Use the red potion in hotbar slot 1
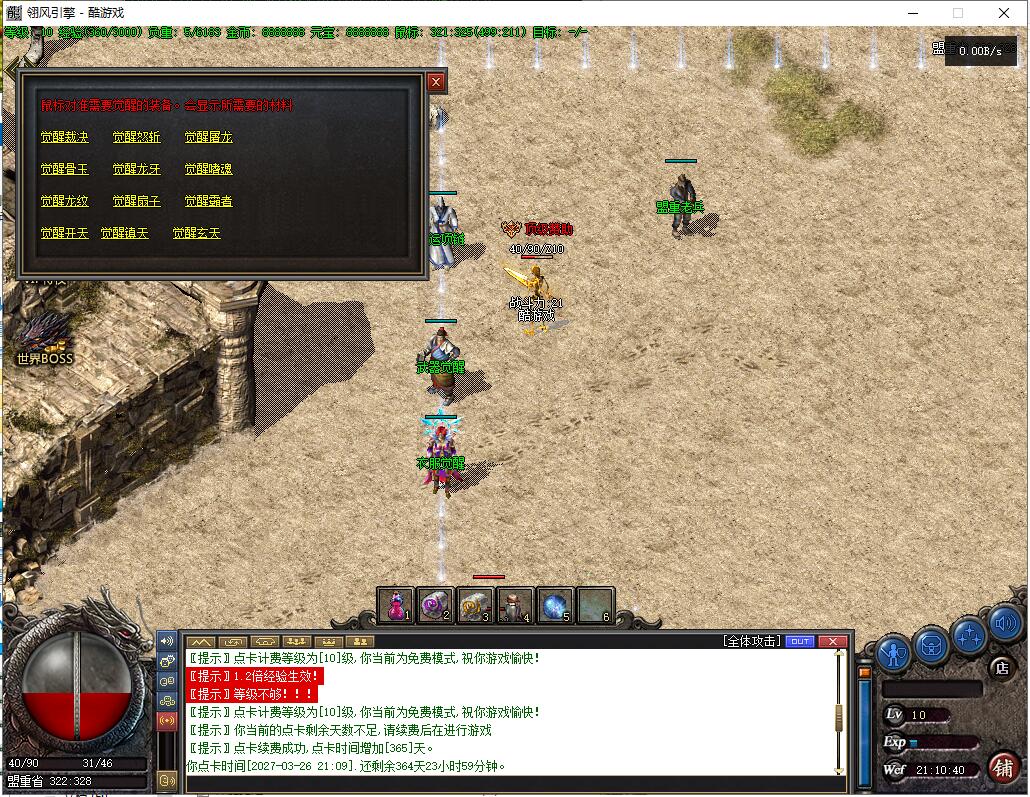The width and height of the screenshot is (1030, 797). (x=396, y=605)
